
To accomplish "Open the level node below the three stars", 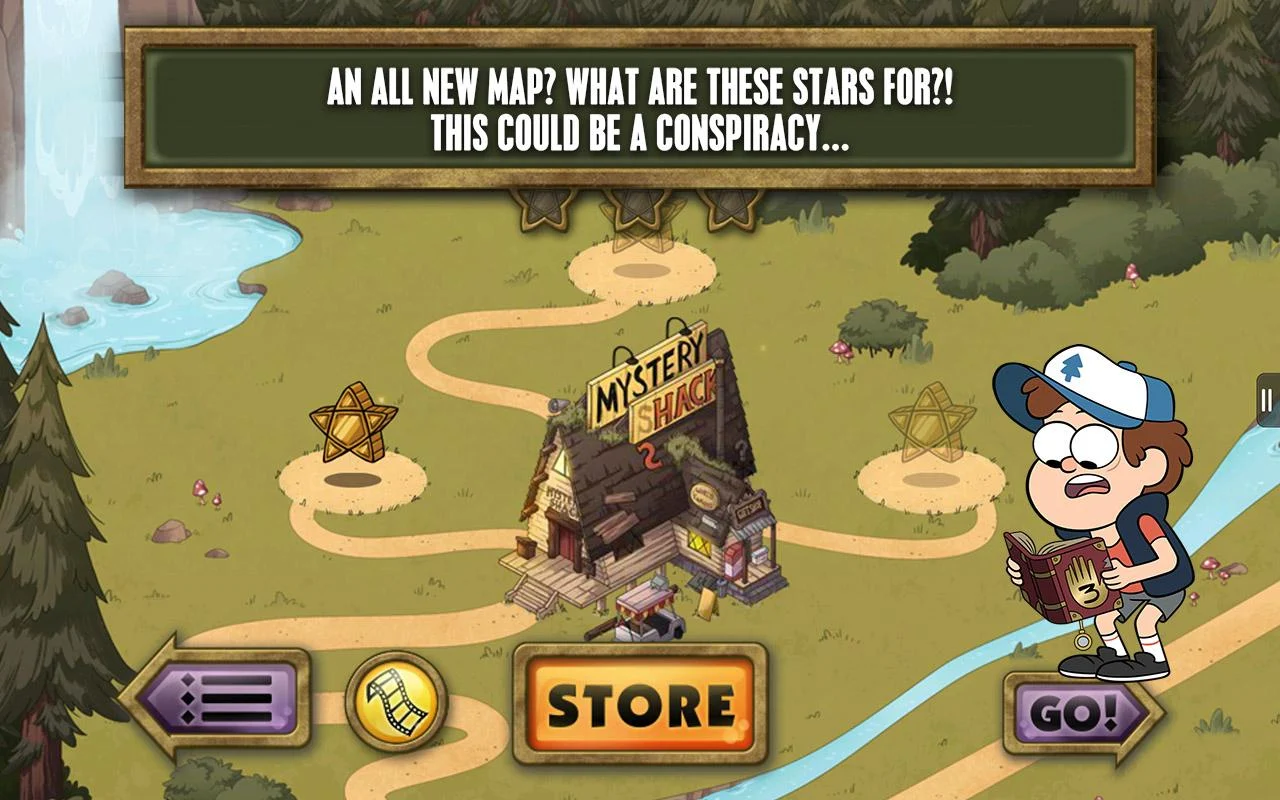I will tap(640, 273).
